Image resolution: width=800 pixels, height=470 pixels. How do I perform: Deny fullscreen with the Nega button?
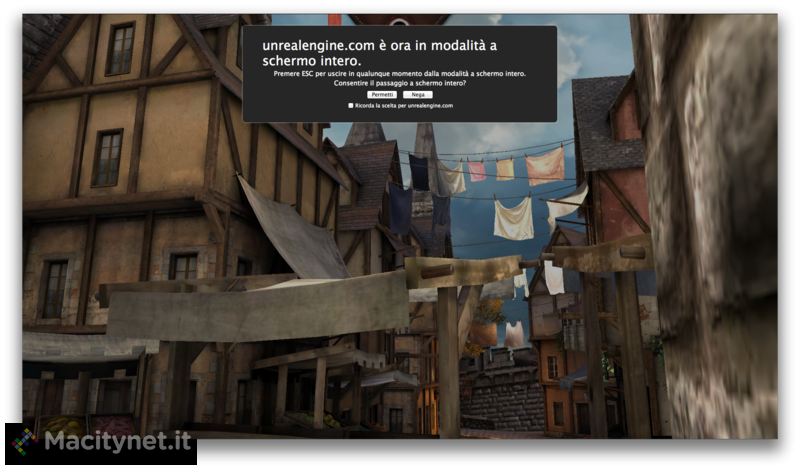click(x=416, y=95)
